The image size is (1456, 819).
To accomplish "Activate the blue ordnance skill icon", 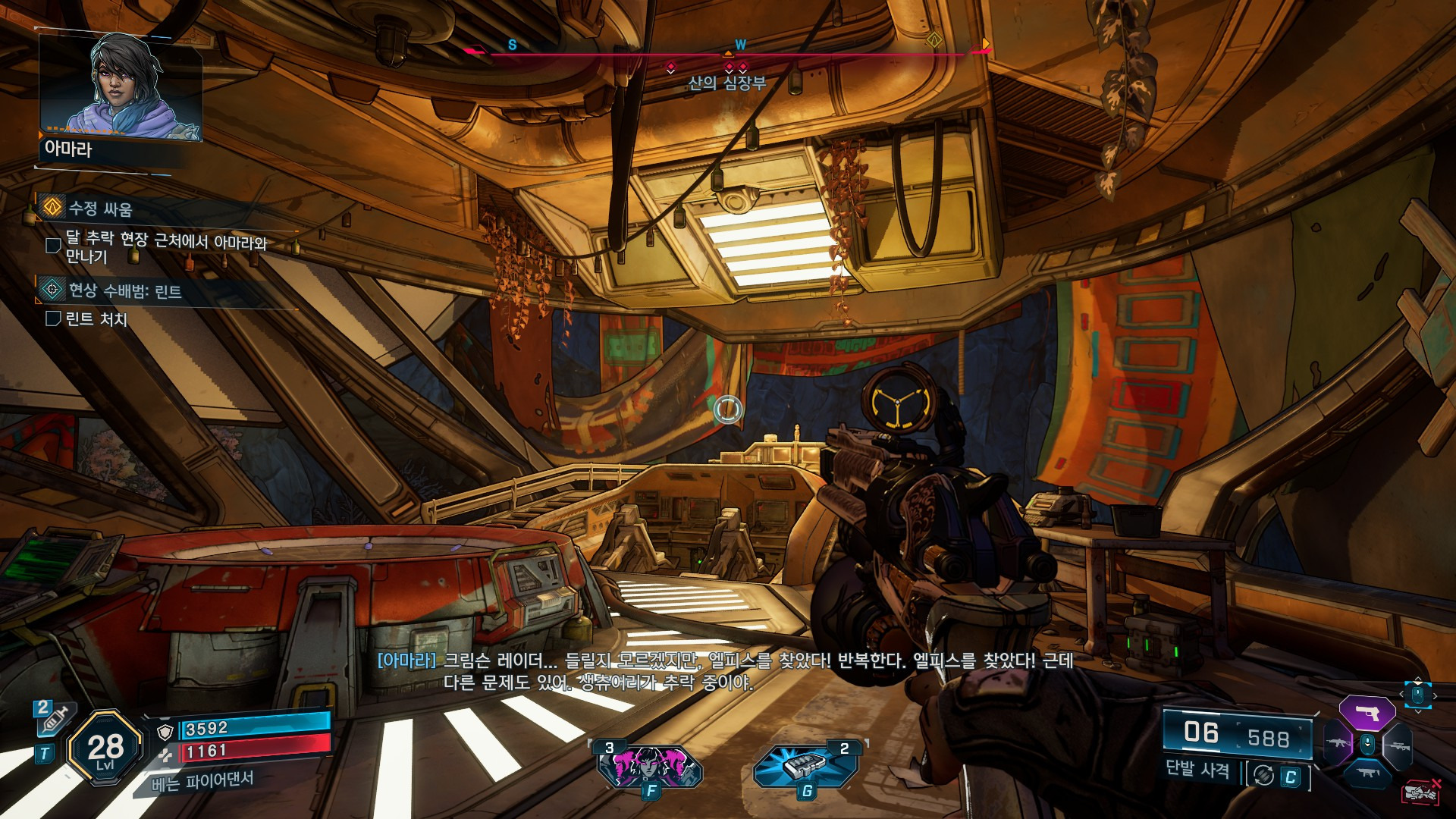I will [x=805, y=766].
